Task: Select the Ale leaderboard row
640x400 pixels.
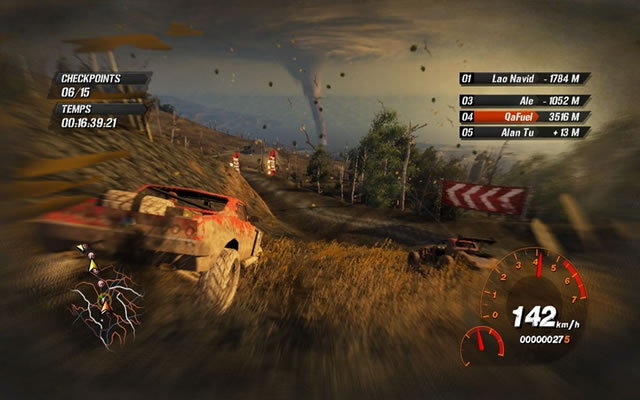Action: click(x=524, y=100)
